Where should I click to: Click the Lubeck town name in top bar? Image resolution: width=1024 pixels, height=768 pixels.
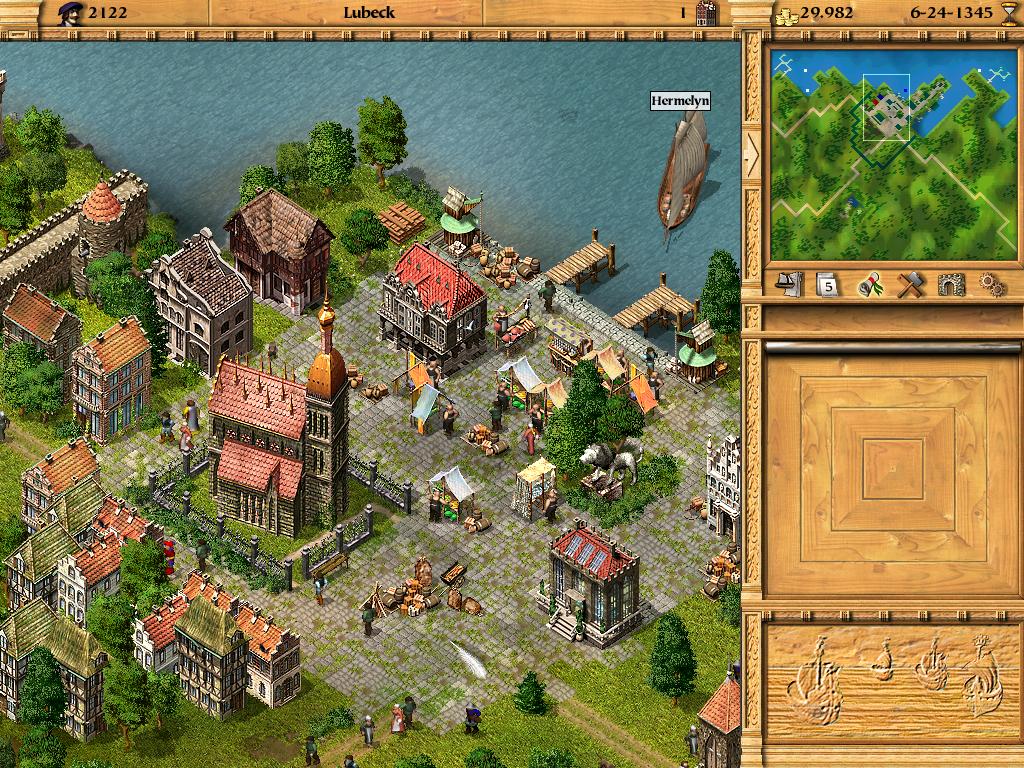click(369, 13)
